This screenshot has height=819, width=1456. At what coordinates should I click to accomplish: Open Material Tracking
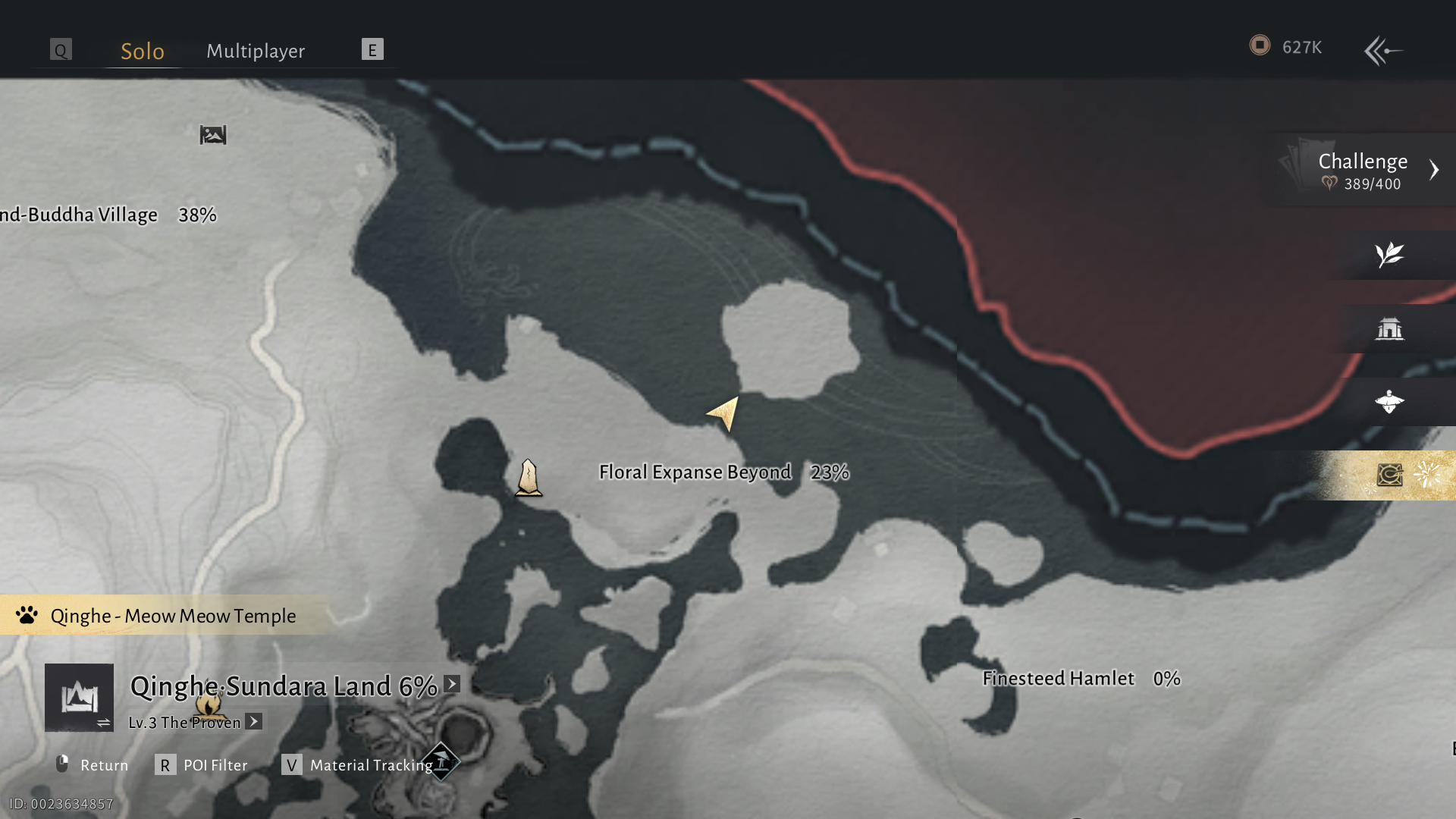(x=358, y=765)
